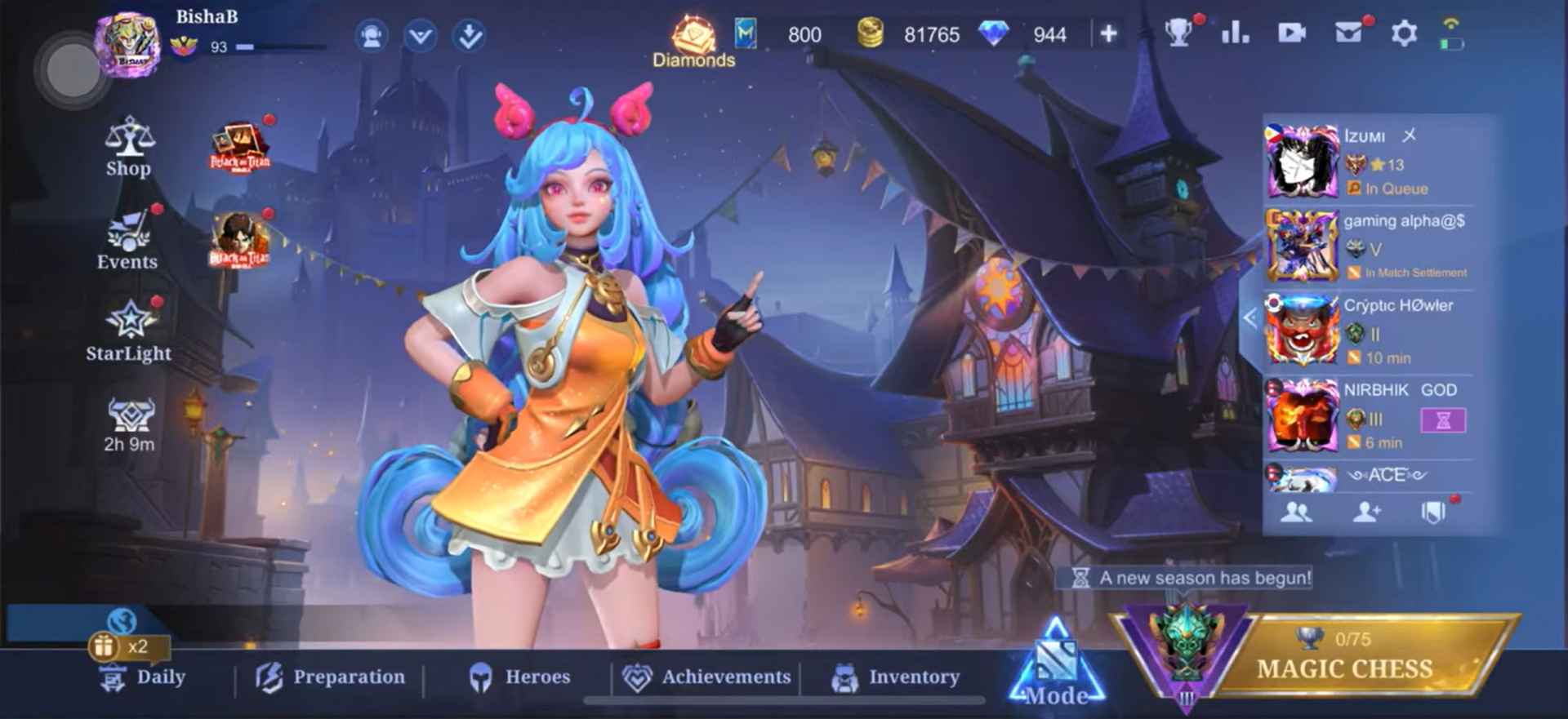Click the plus button to top up diamonds
This screenshot has width=1568, height=719.
point(1108,34)
